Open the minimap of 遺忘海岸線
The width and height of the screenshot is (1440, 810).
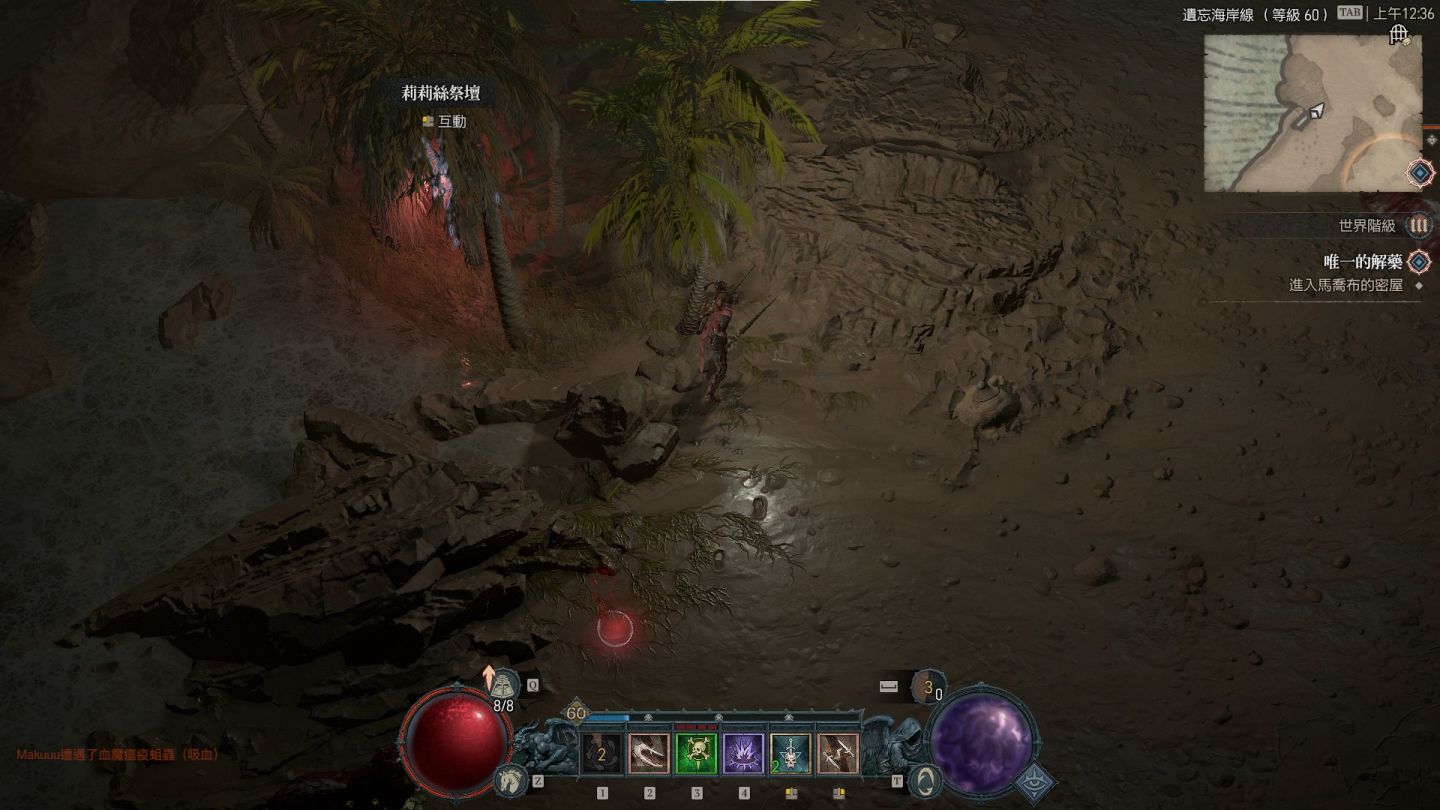(x=1312, y=112)
